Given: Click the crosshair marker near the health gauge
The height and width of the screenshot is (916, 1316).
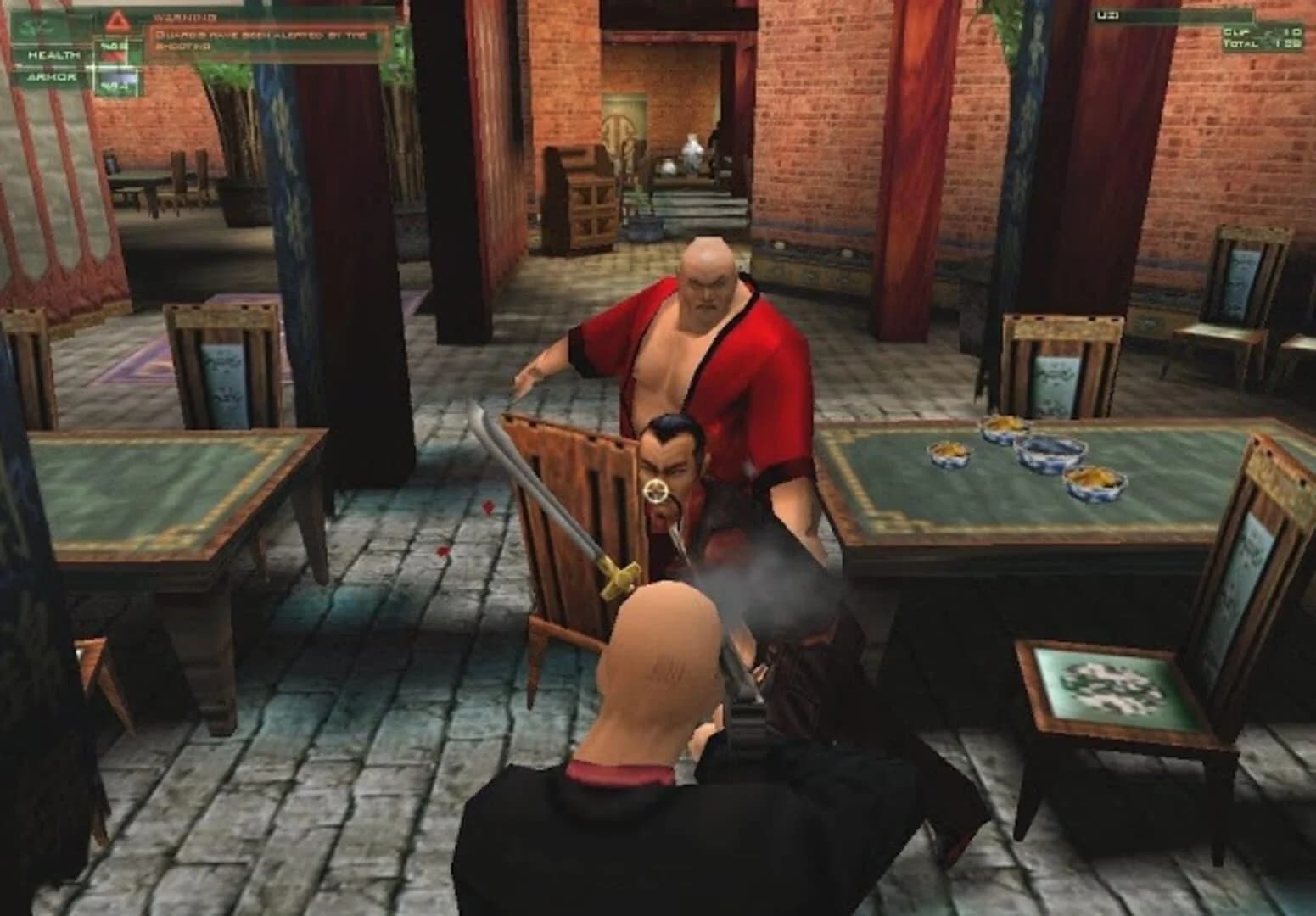Looking at the screenshot, I should pos(91,65).
